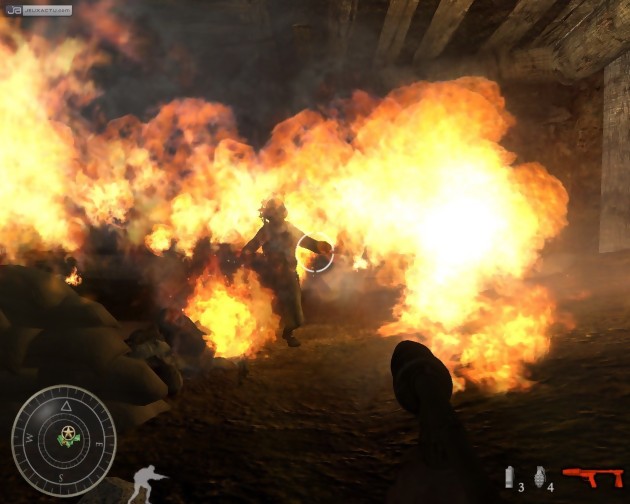Click the circular compass radar
Viewport: 630px width, 504px height.
pyautogui.click(x=63, y=441)
